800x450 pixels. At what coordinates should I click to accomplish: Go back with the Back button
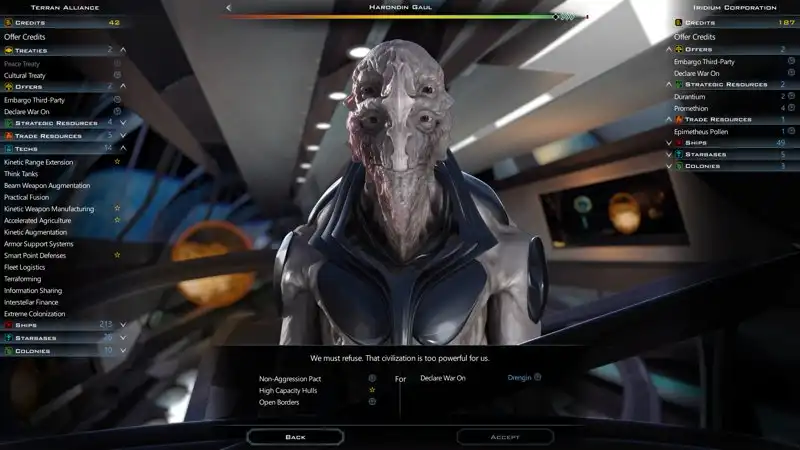point(295,437)
